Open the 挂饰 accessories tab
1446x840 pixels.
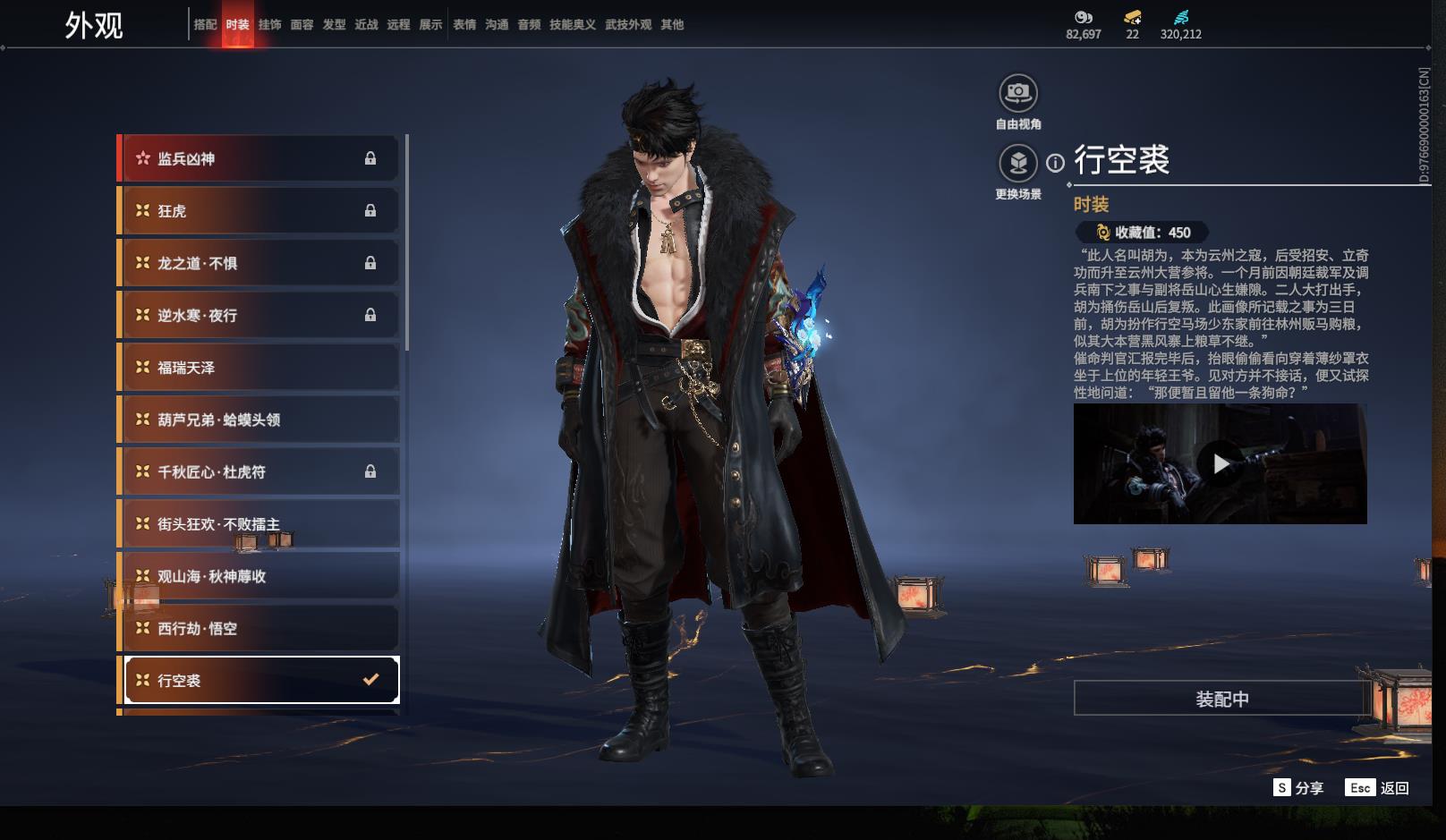point(269,25)
